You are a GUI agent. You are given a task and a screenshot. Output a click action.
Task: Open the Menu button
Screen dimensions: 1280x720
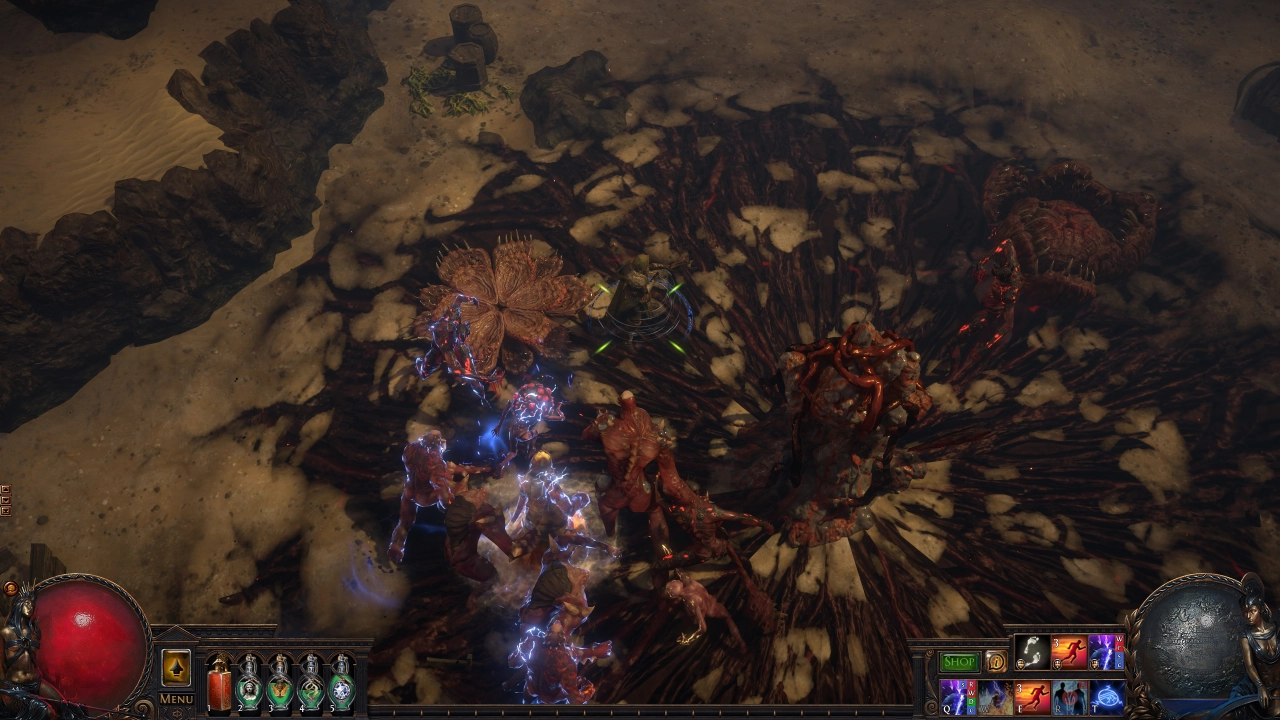[176, 698]
